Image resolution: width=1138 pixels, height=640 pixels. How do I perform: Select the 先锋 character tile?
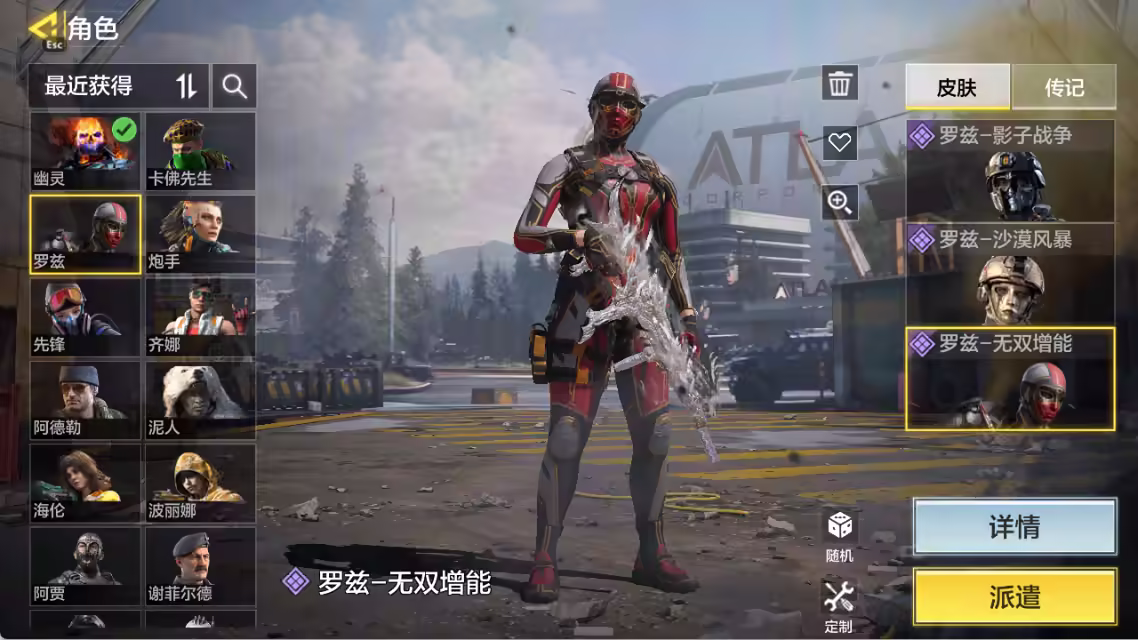(85, 317)
